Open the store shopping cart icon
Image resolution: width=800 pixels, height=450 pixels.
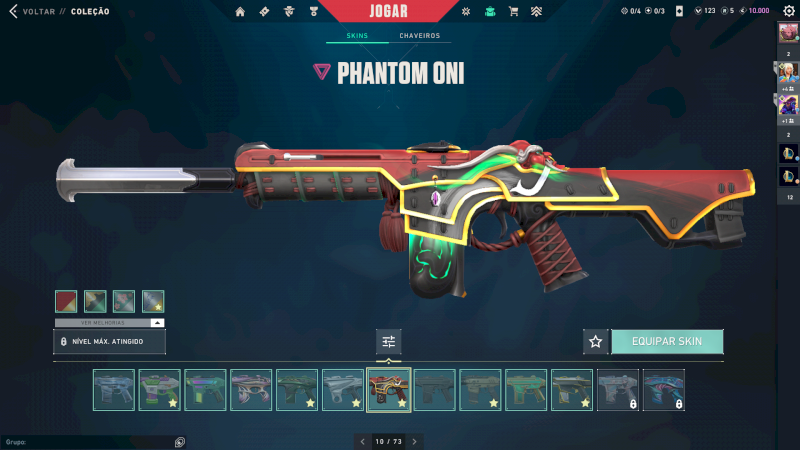pos(513,11)
